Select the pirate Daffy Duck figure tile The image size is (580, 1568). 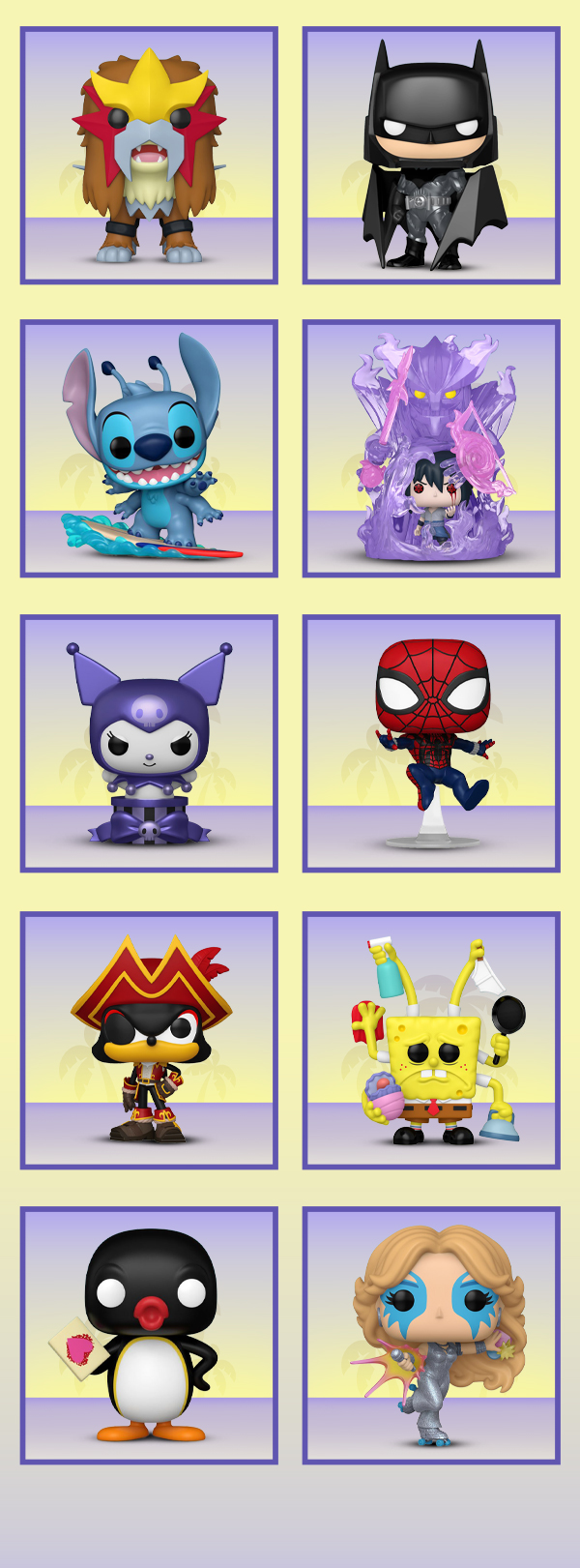coord(149,1040)
